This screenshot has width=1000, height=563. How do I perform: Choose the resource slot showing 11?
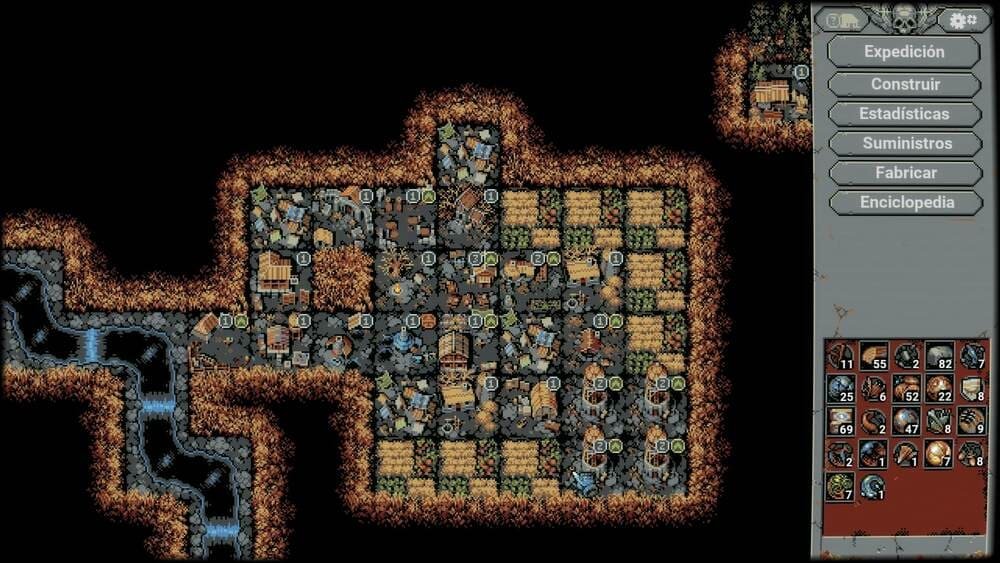[841, 356]
